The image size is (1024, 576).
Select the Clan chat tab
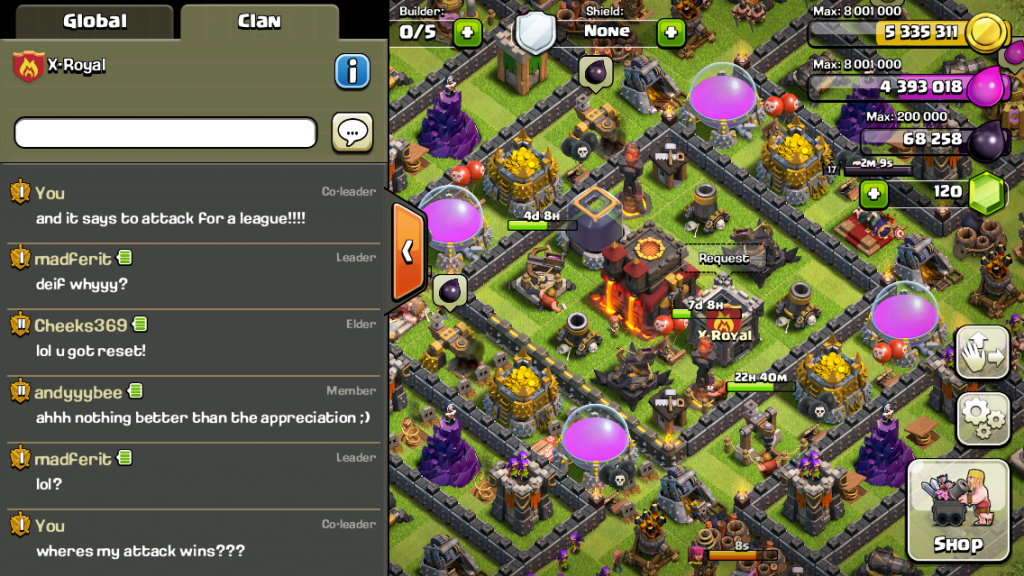pyautogui.click(x=259, y=21)
